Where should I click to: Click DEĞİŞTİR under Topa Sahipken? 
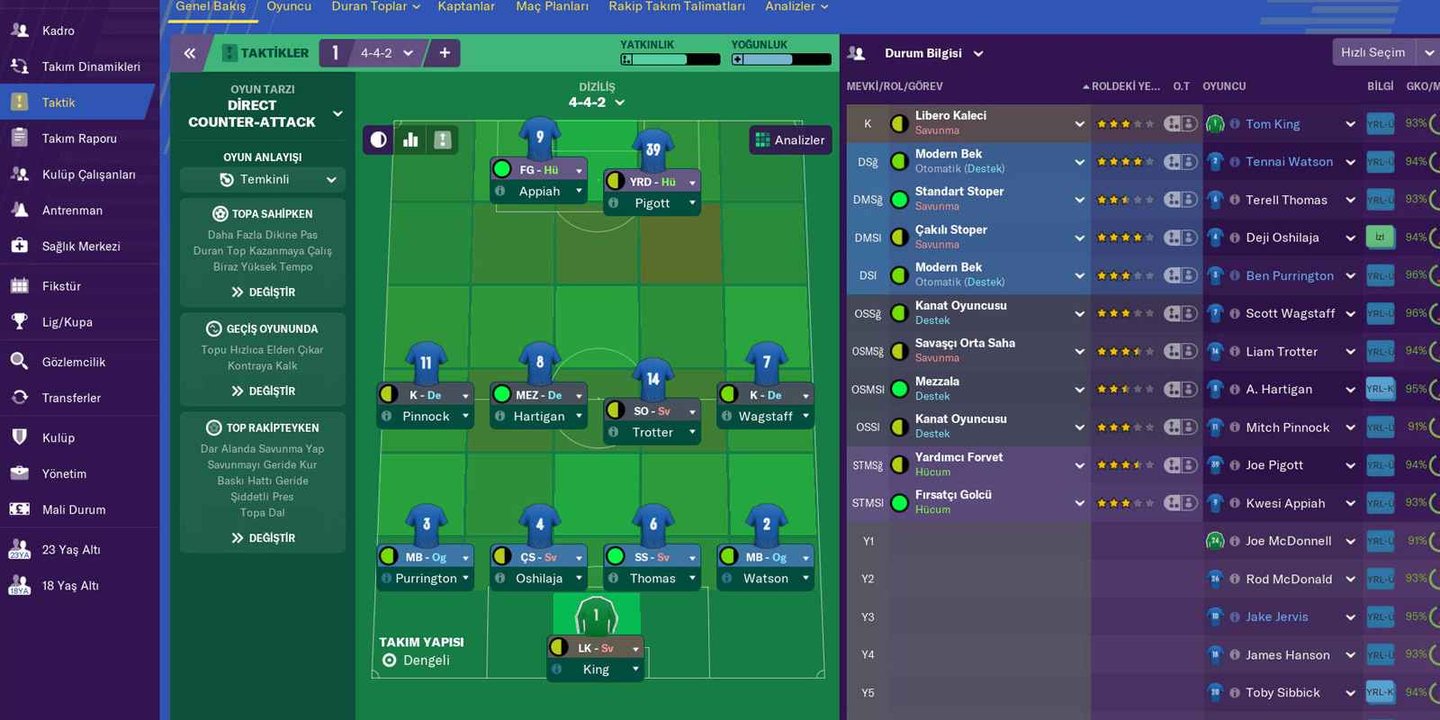[x=262, y=292]
